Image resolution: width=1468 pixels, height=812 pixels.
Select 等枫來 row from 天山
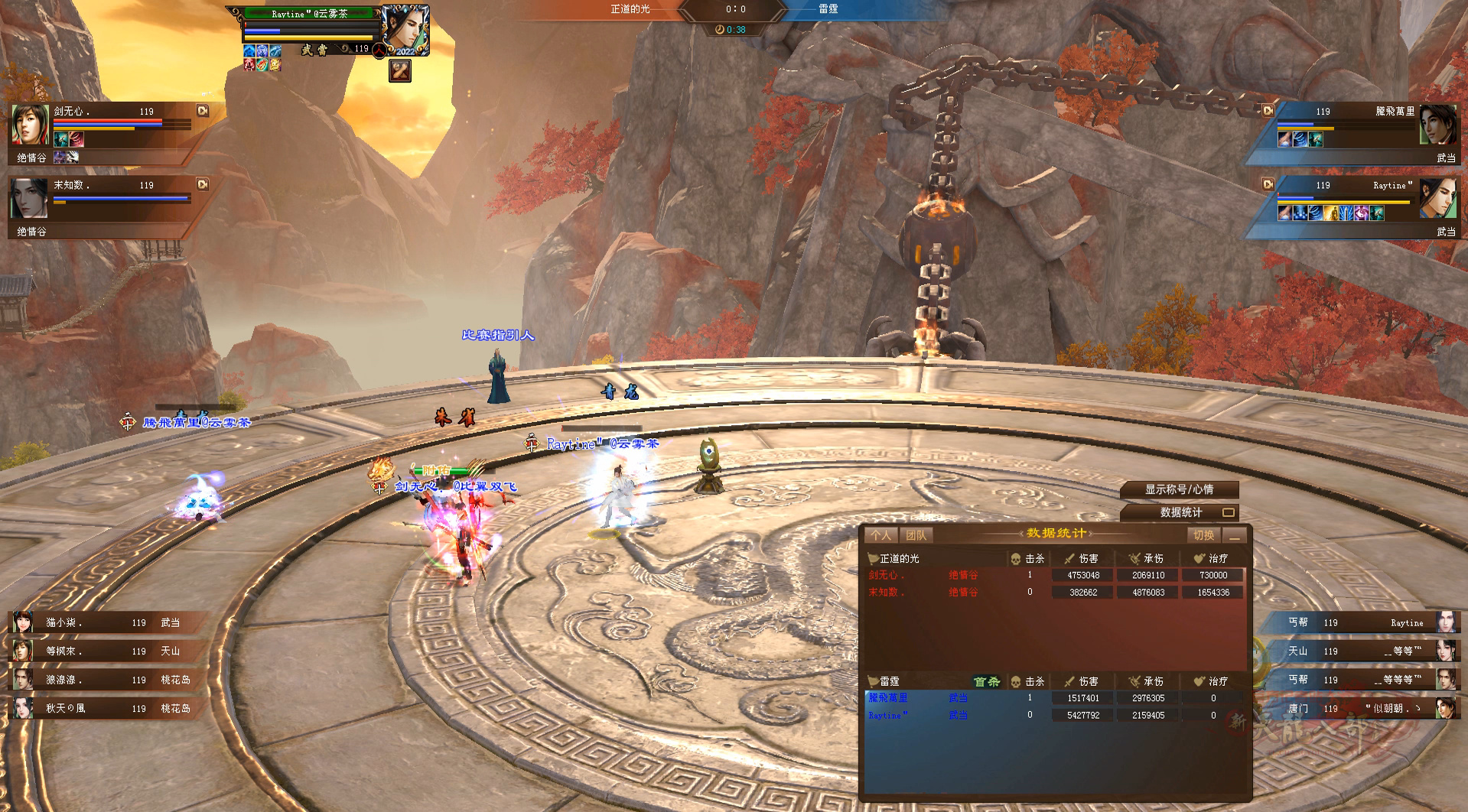tap(107, 651)
